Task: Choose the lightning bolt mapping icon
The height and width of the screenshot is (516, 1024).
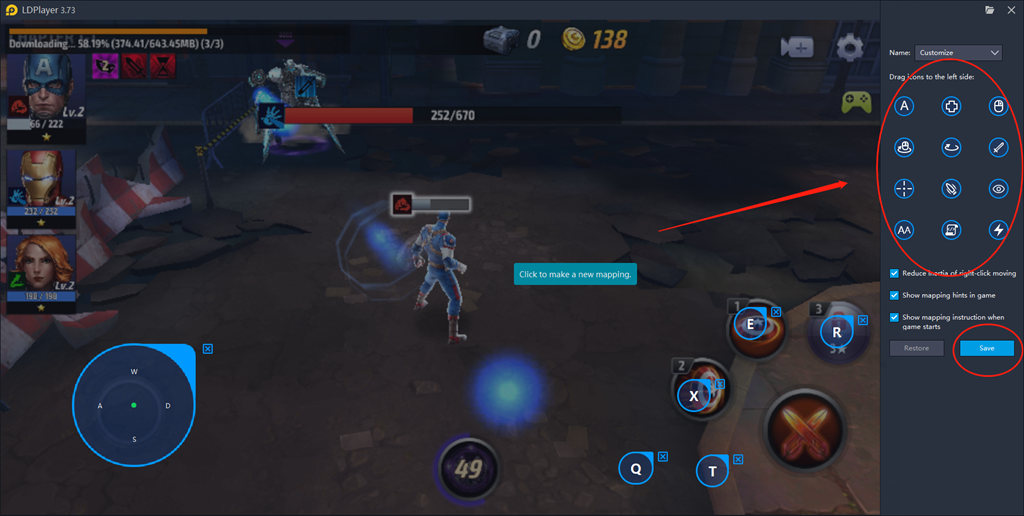Action: 997,230
